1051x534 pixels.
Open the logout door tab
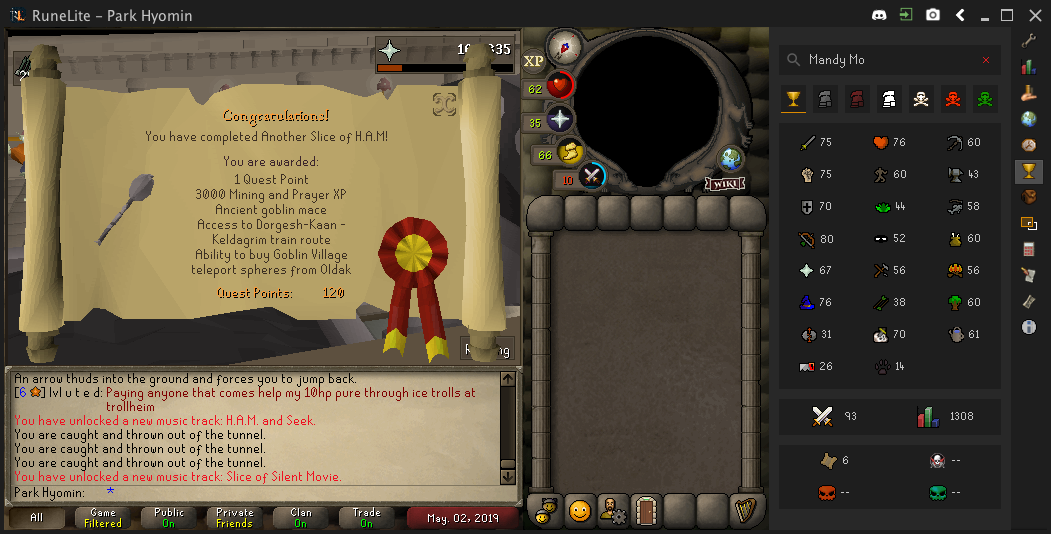tap(646, 510)
